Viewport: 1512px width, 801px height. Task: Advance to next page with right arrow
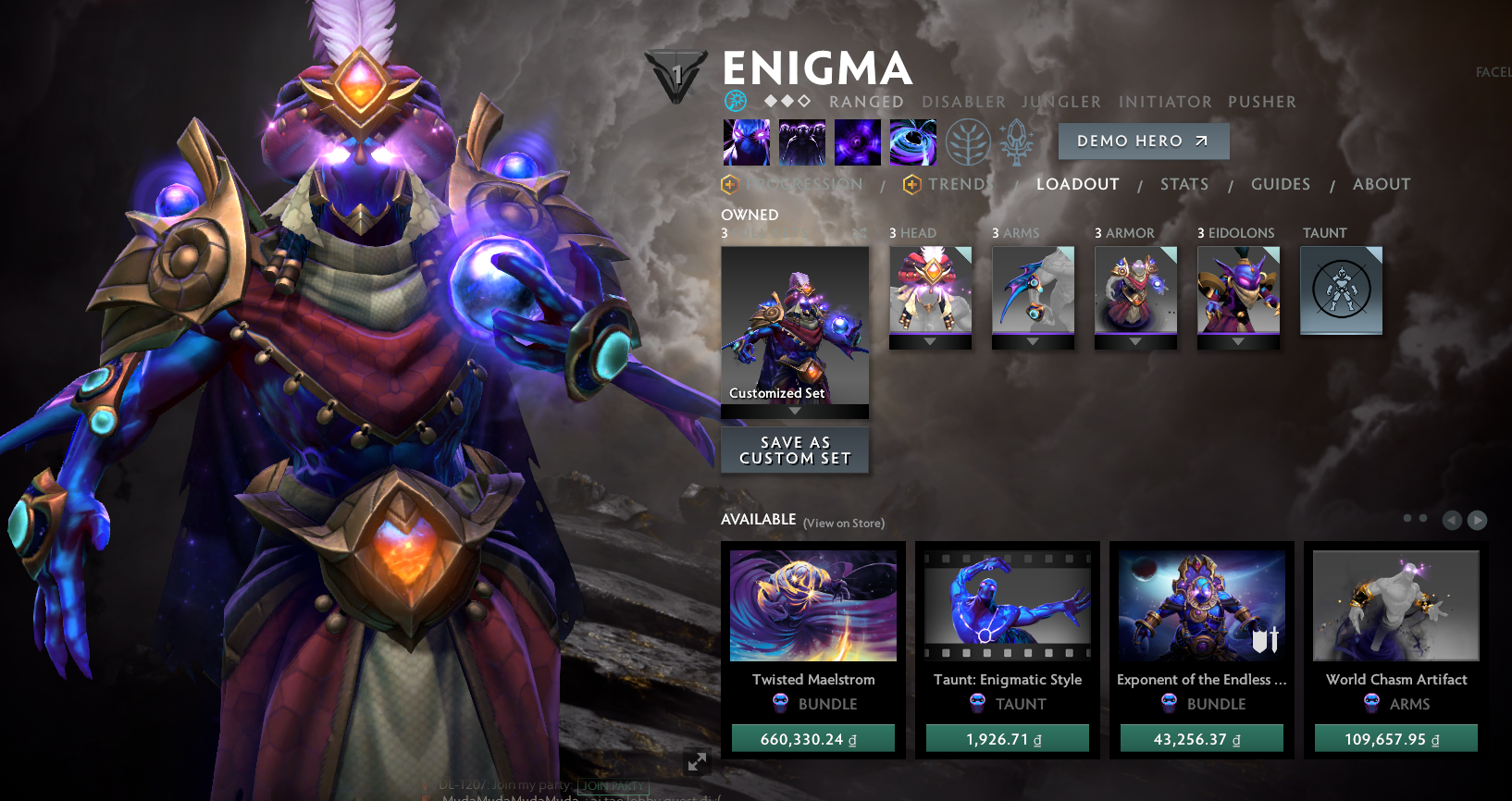1476,520
